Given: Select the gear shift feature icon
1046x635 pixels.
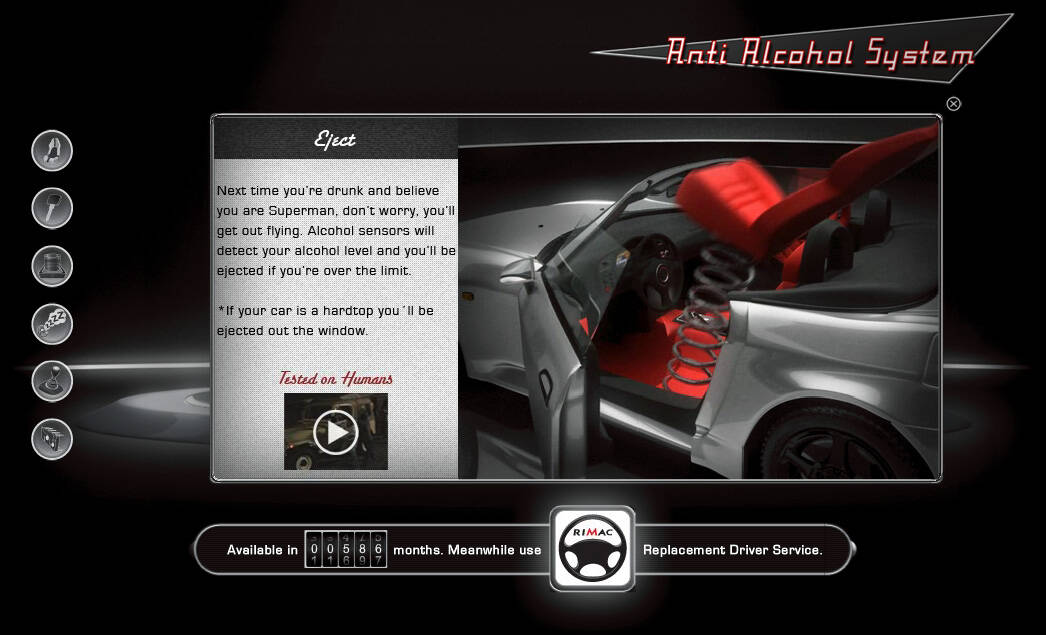Looking at the screenshot, I should [52, 381].
